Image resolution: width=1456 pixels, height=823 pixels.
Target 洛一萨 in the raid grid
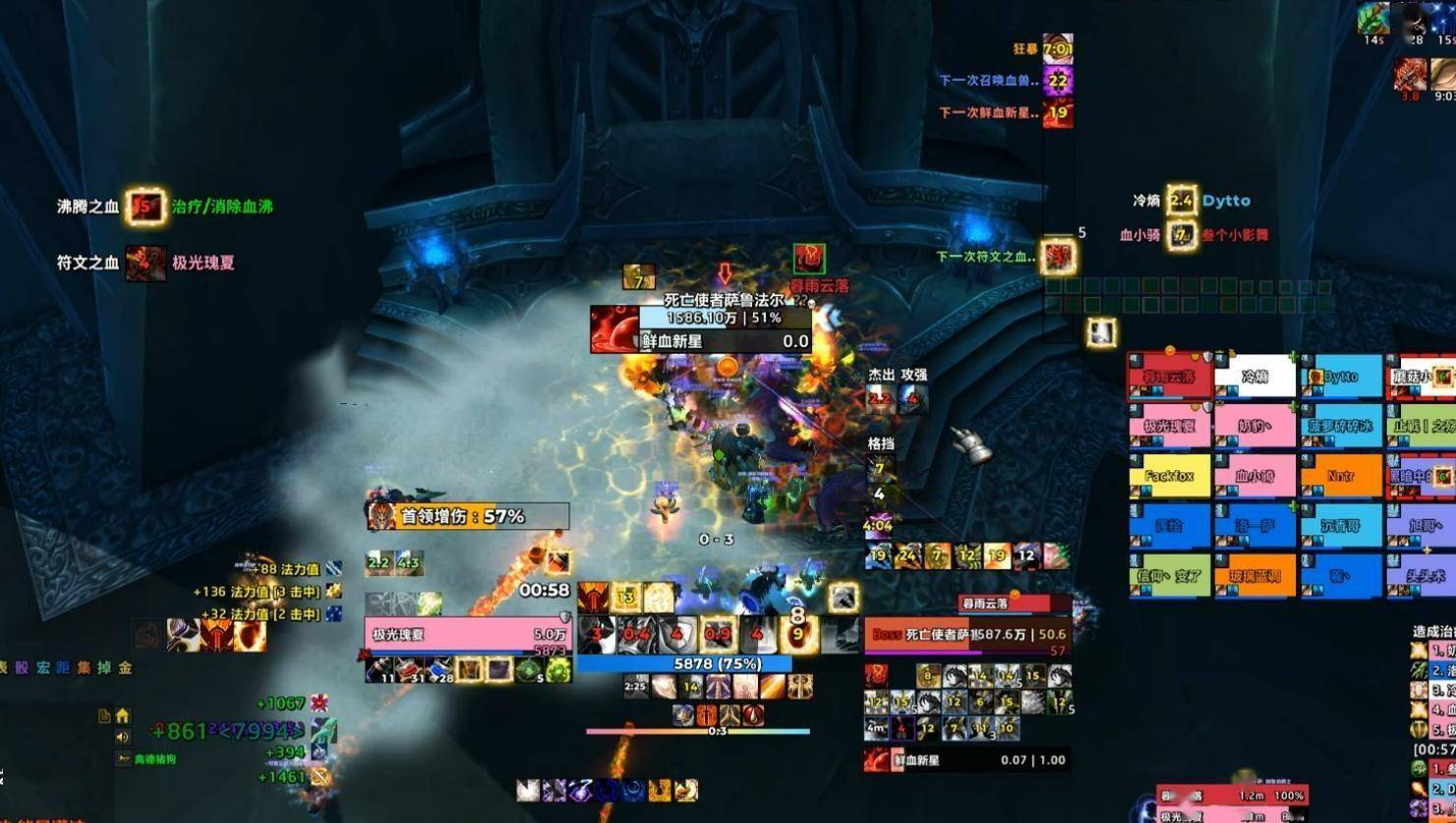click(1255, 526)
